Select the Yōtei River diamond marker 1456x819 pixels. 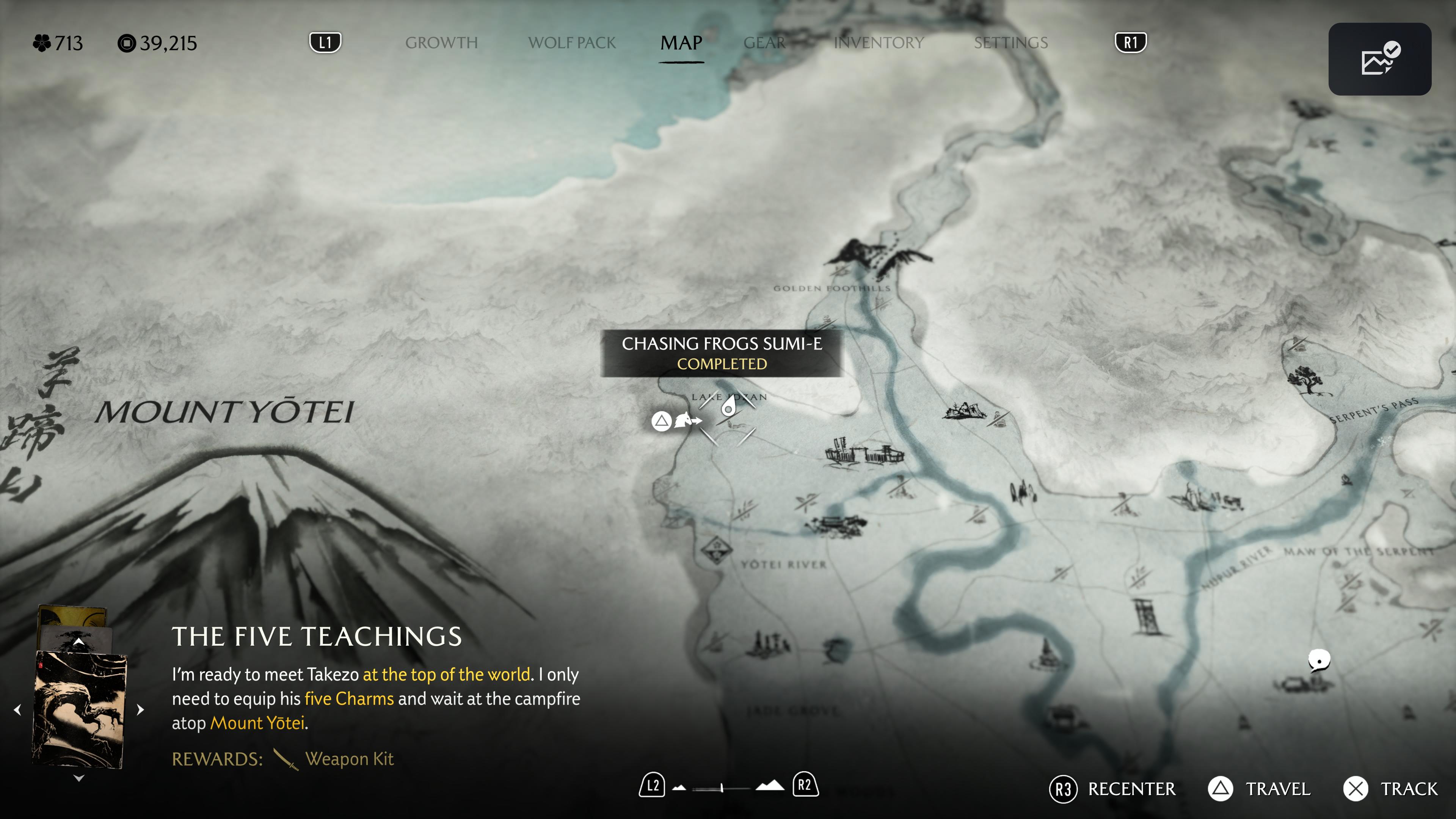coord(717,549)
